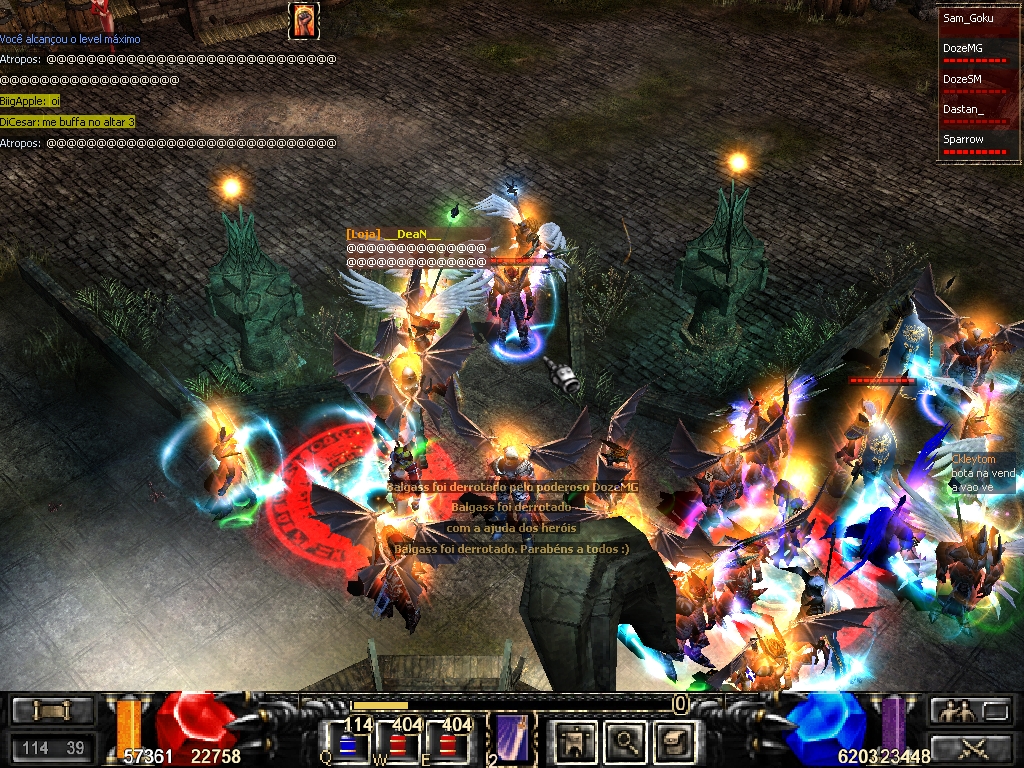Click the fist buff icon
Image resolution: width=1024 pixels, height=768 pixels.
coord(303,20)
